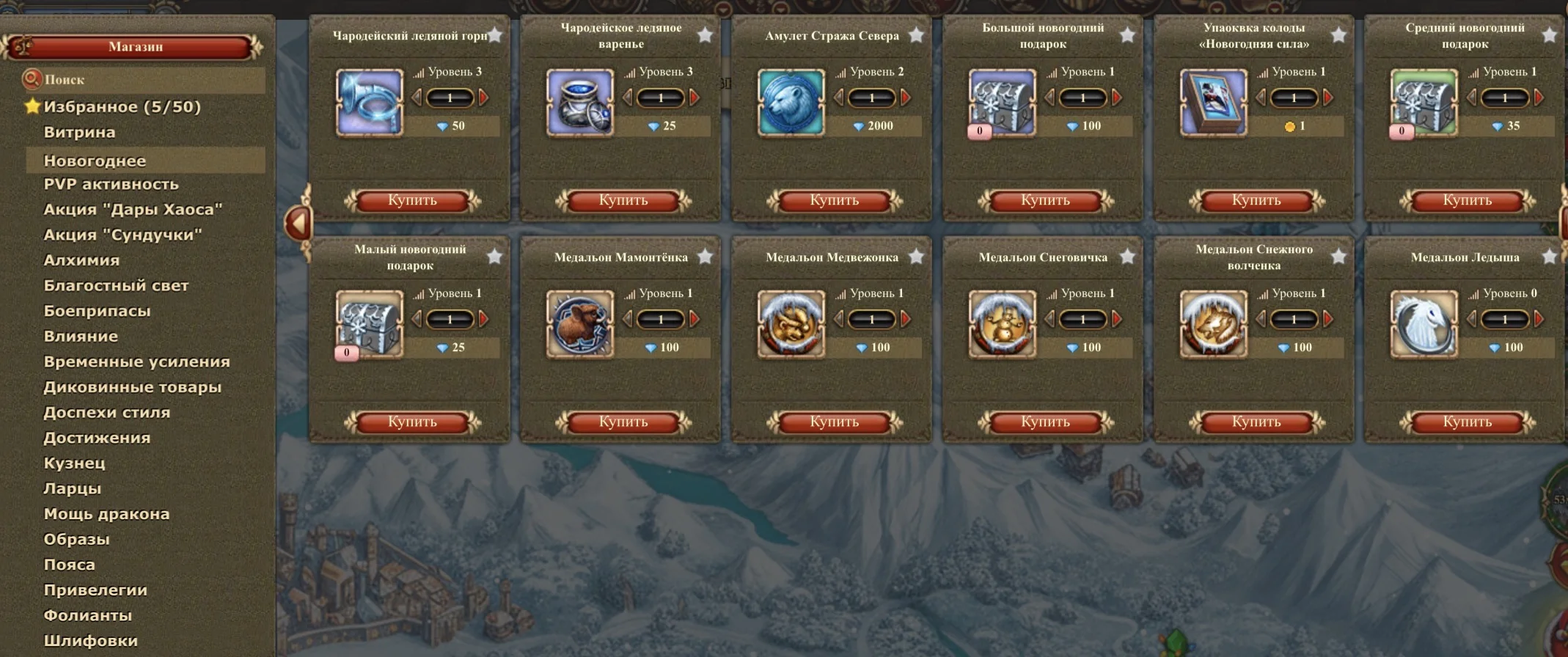Decrease quantity of Медальон Ледыша
Viewport: 1568px width, 657px height.
1471,319
